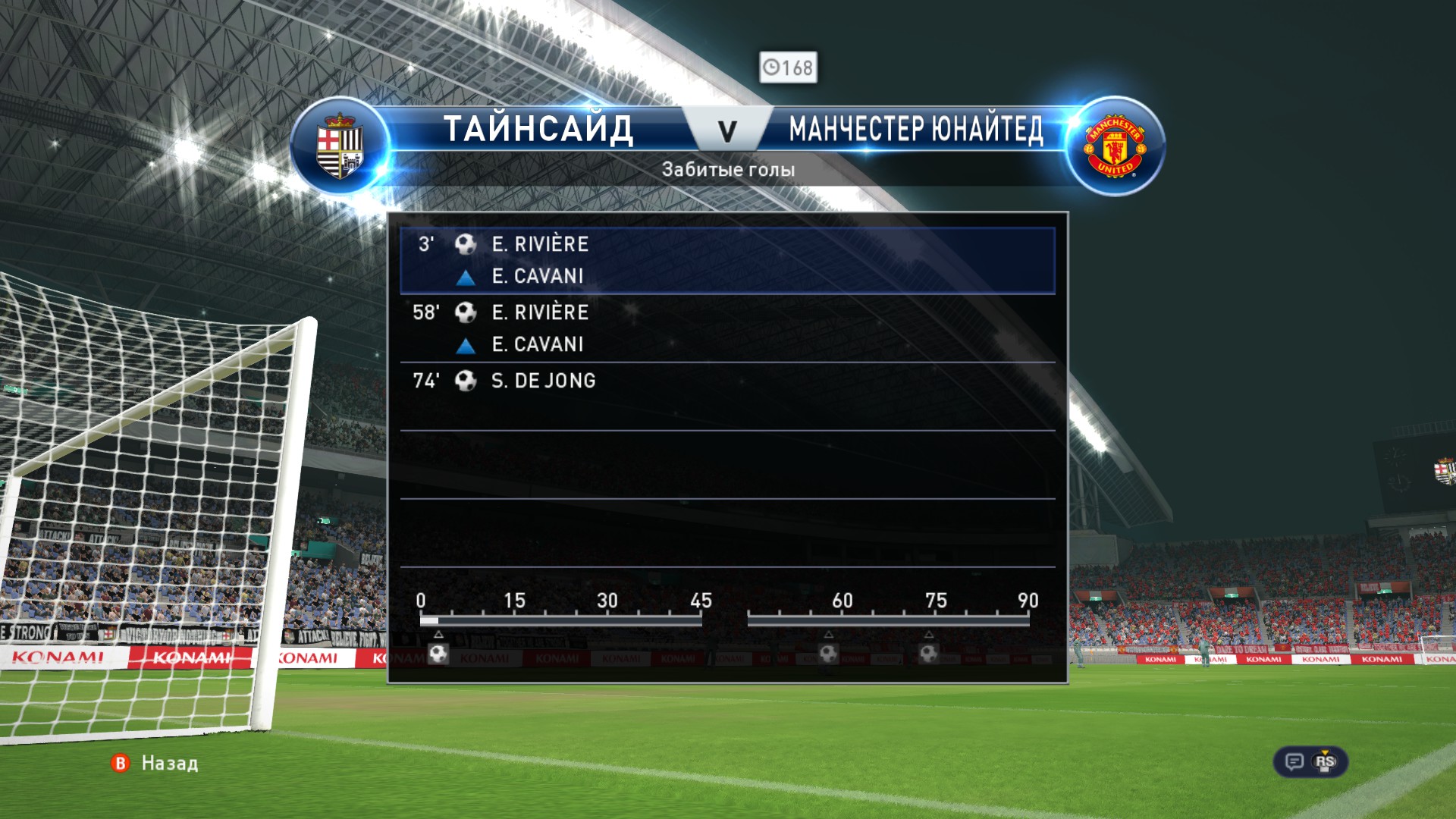Open the chat bubble icon

[x=1294, y=761]
